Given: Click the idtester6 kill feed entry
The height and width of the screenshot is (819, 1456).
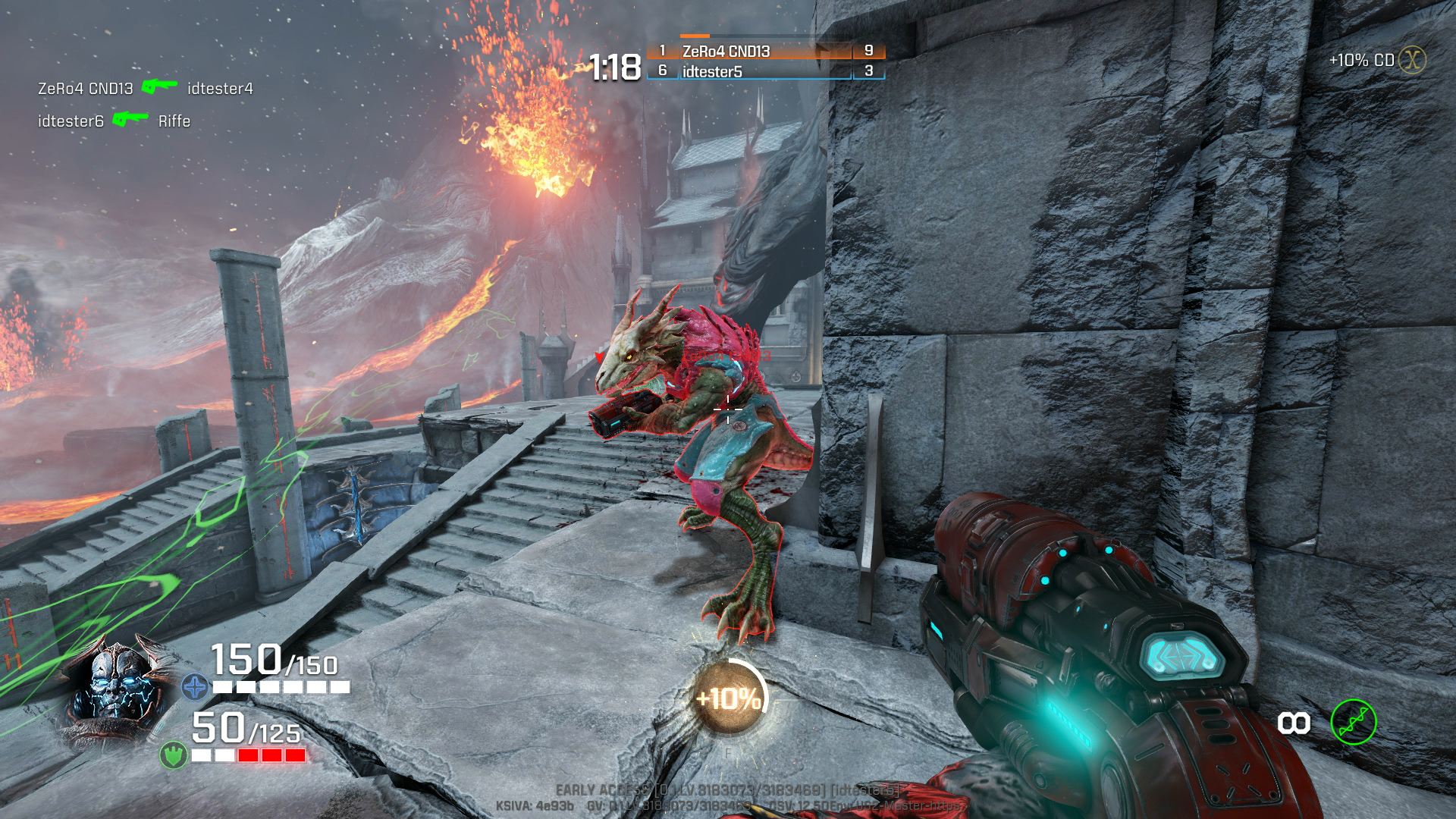Looking at the screenshot, I should (x=114, y=121).
